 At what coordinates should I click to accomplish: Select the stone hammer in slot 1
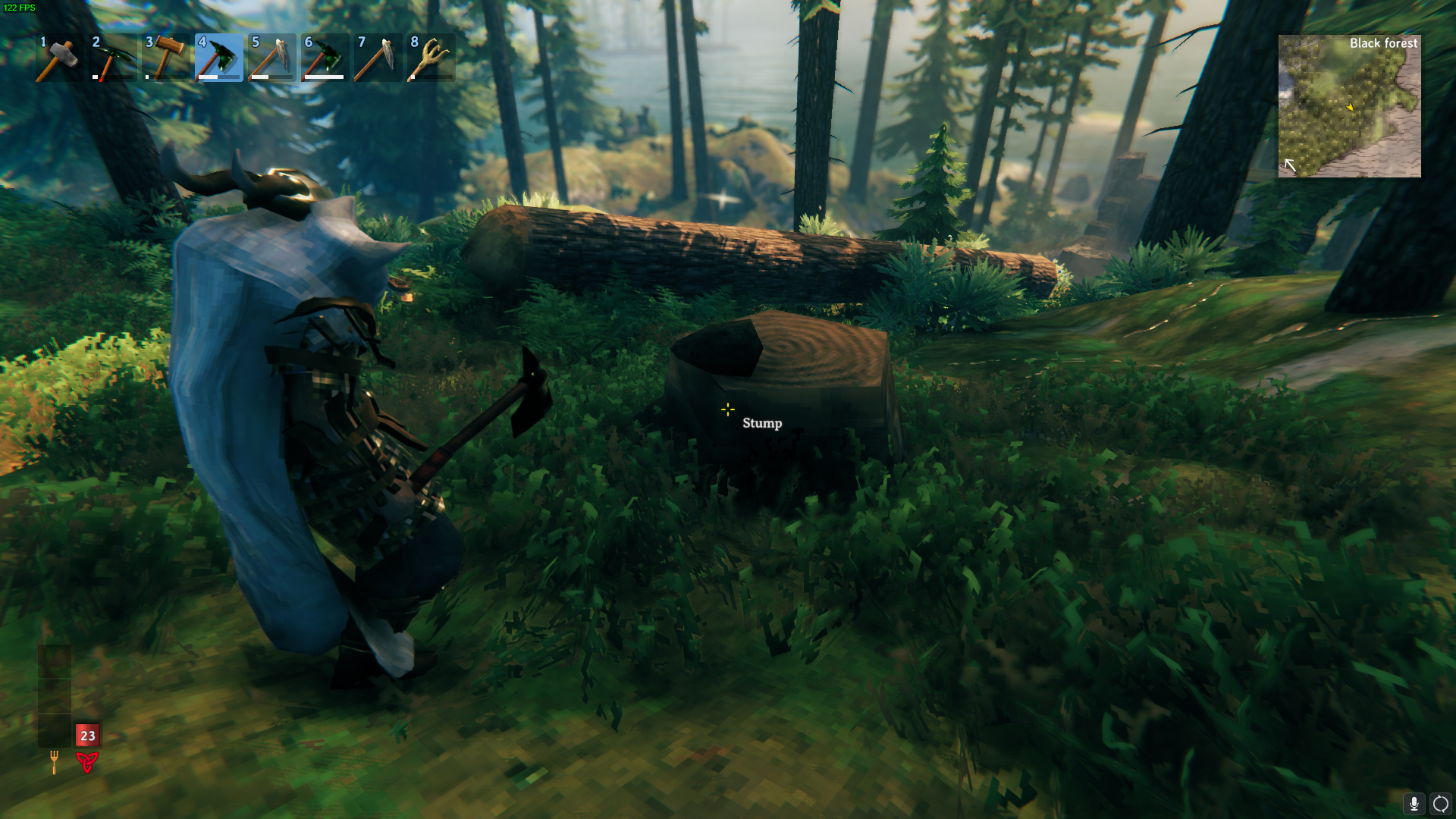59,58
